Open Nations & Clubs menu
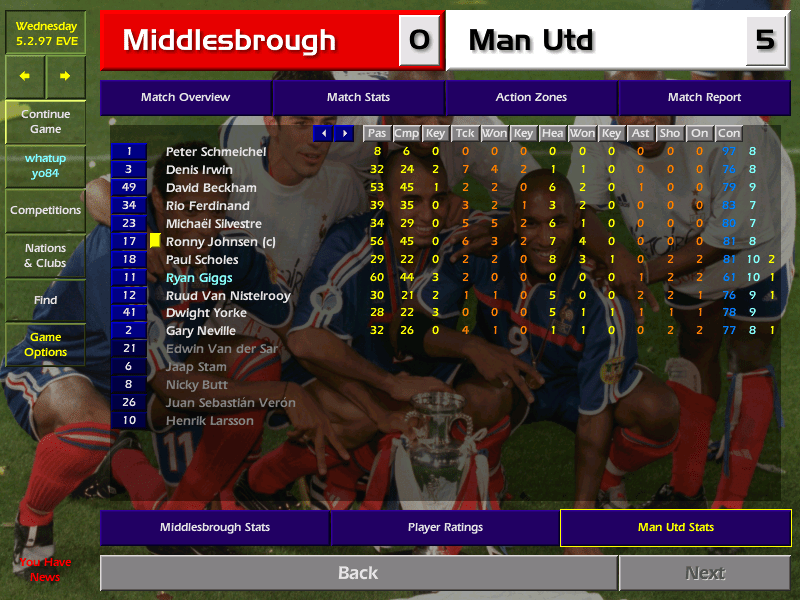The height and width of the screenshot is (600, 800). 45,256
